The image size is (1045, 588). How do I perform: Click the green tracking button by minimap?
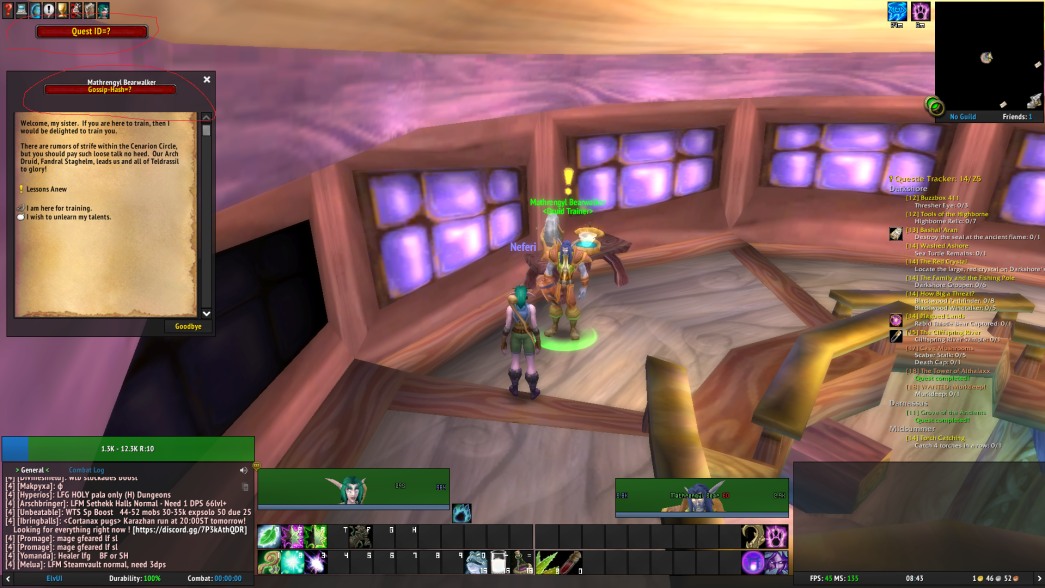(935, 106)
